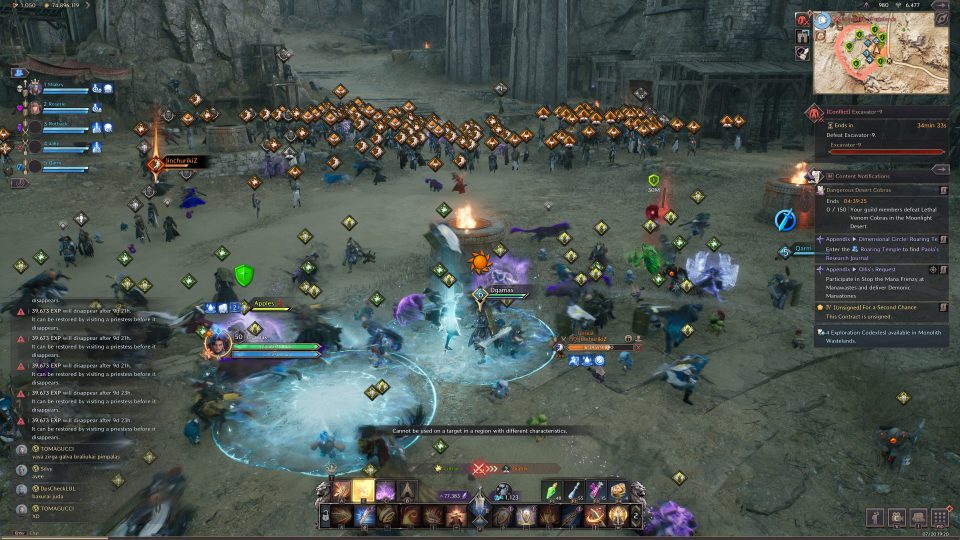
Task: Open the grid main menu button
Action: pos(939,516)
